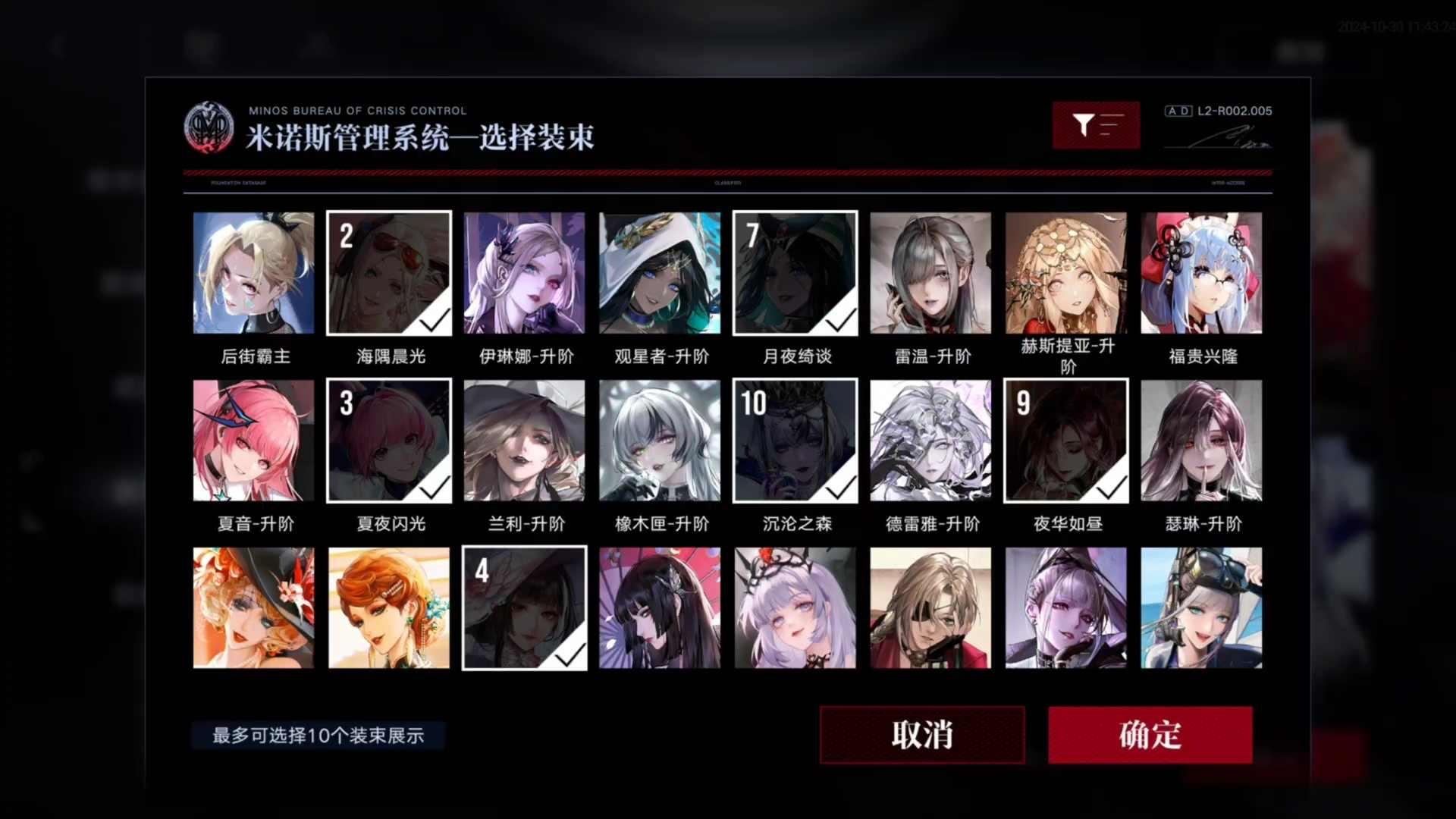
Task: Deselect the 沉沦之森 costume numbered 10
Action: tap(795, 440)
